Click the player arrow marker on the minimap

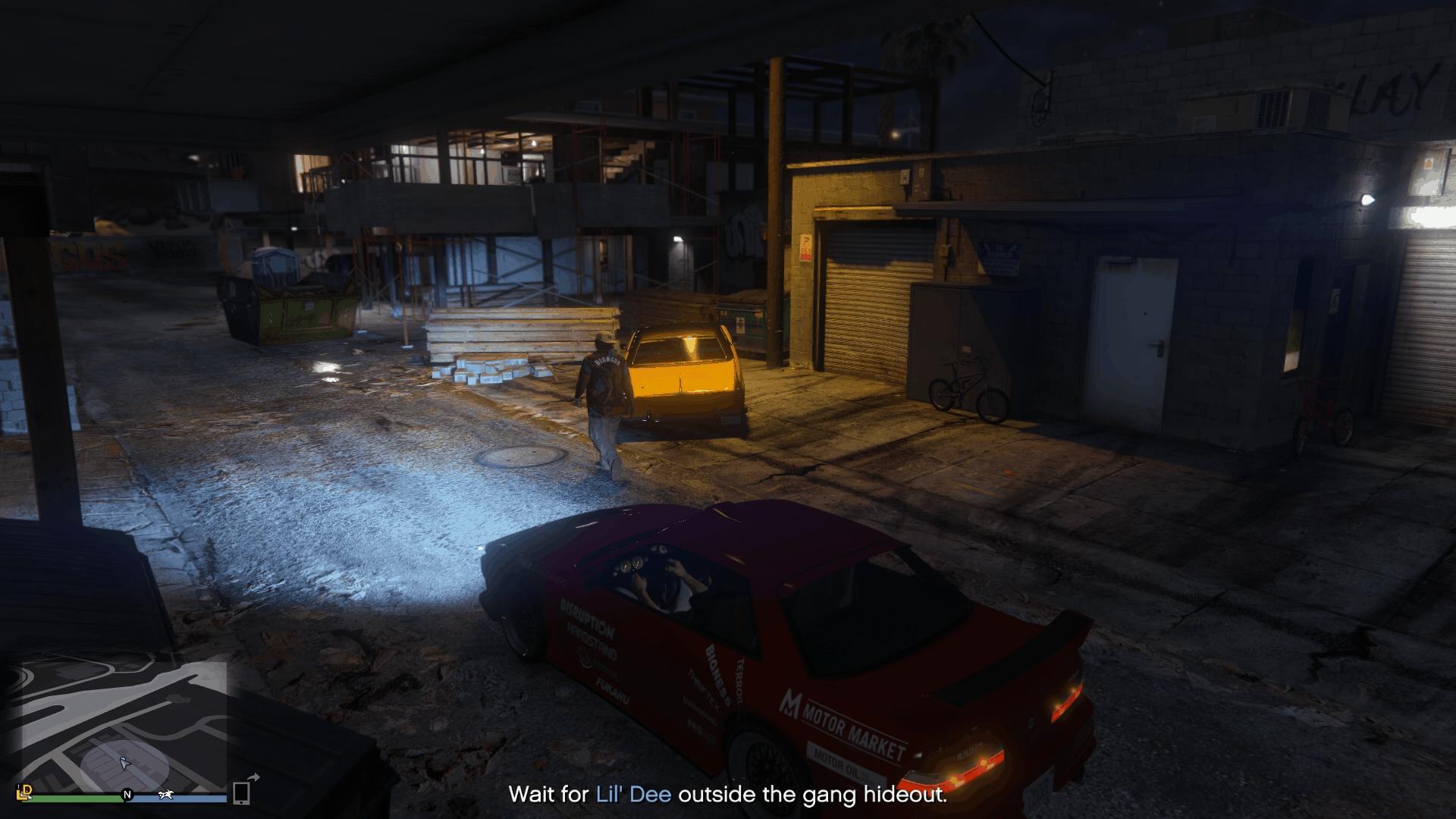125,764
